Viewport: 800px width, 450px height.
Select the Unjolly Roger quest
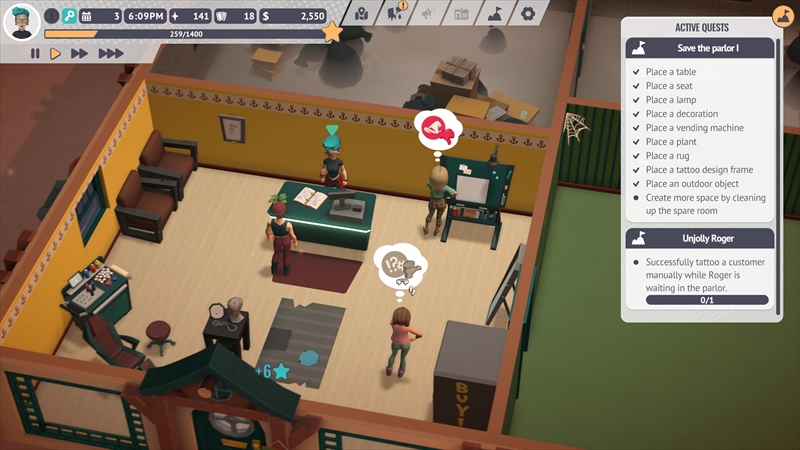click(x=700, y=238)
